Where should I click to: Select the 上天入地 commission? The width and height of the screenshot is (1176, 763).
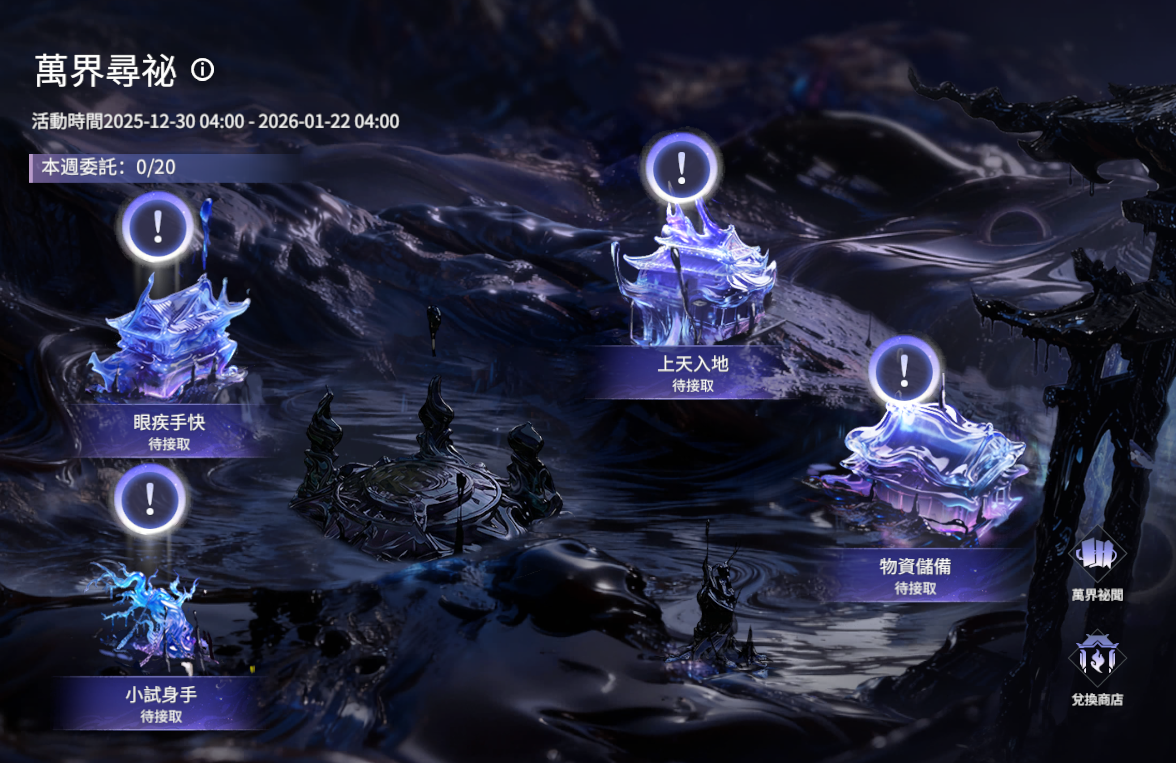[x=692, y=371]
